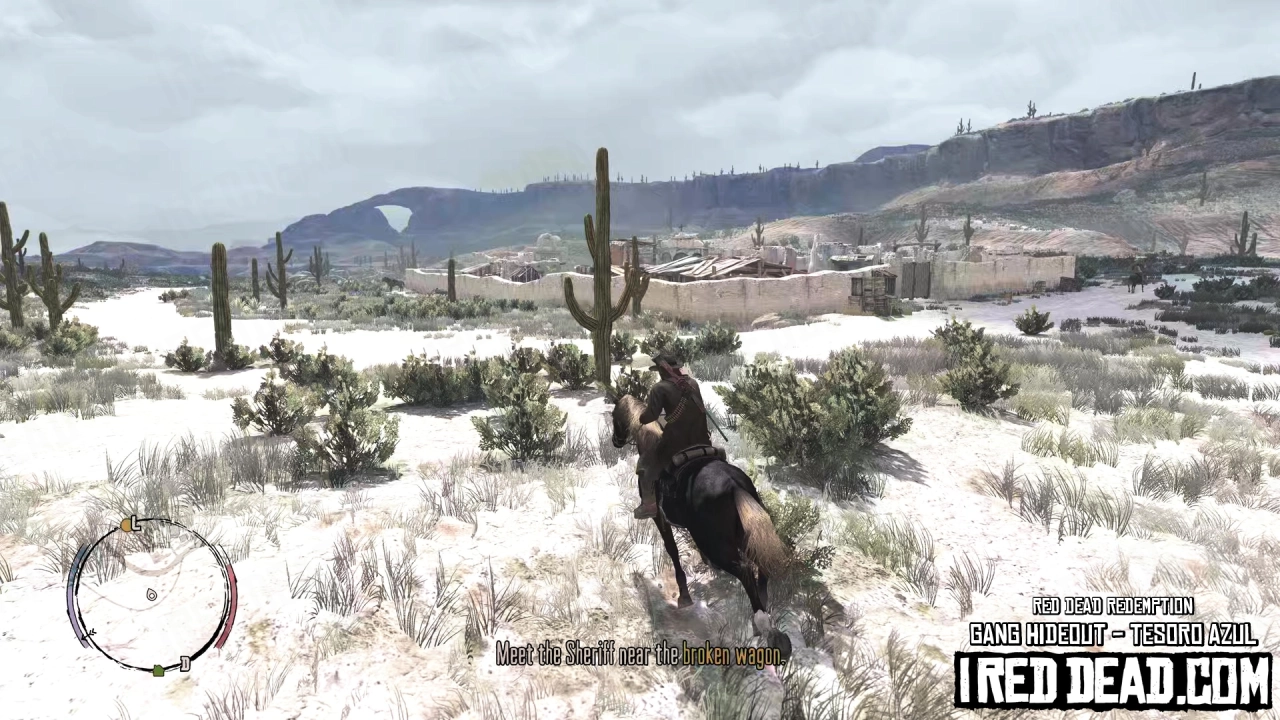
Task: Click the green D marker on the minimap
Action: pyautogui.click(x=159, y=671)
